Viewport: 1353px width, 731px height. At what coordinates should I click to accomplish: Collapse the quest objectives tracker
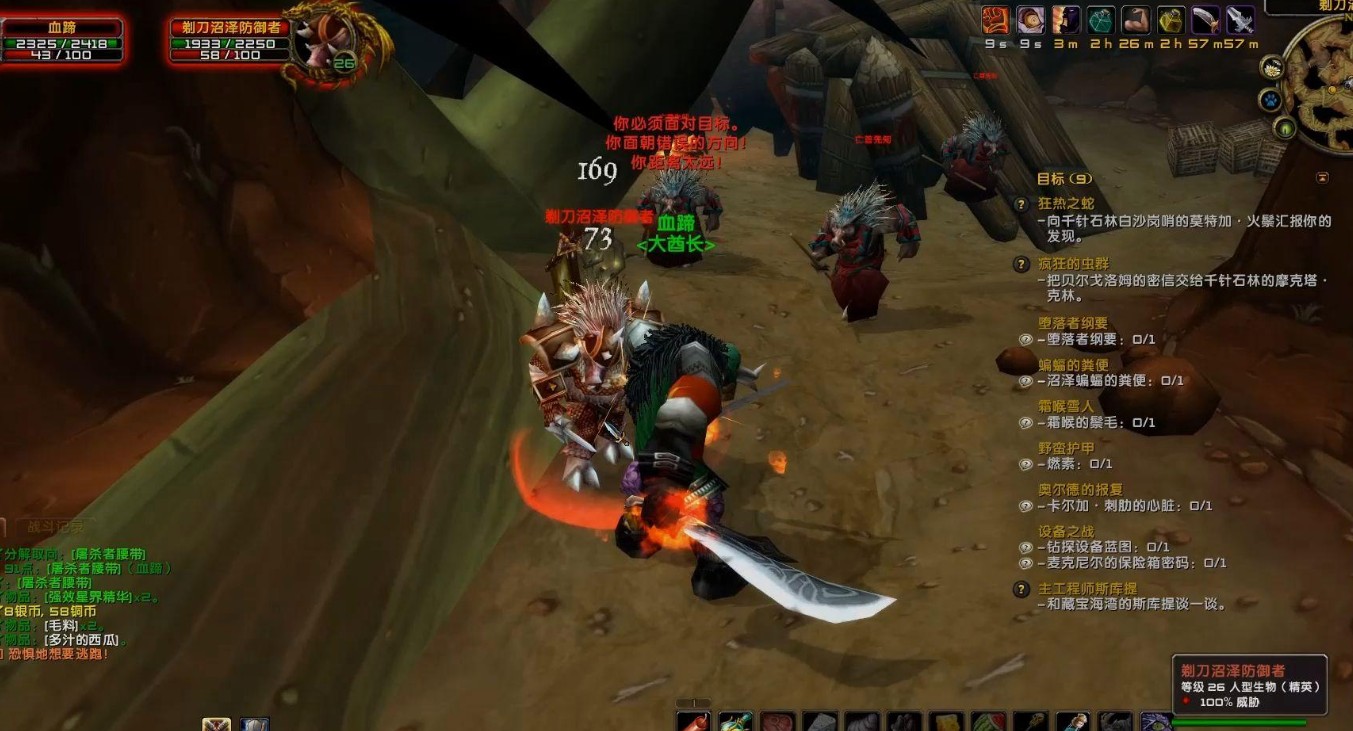pyautogui.click(x=1323, y=178)
